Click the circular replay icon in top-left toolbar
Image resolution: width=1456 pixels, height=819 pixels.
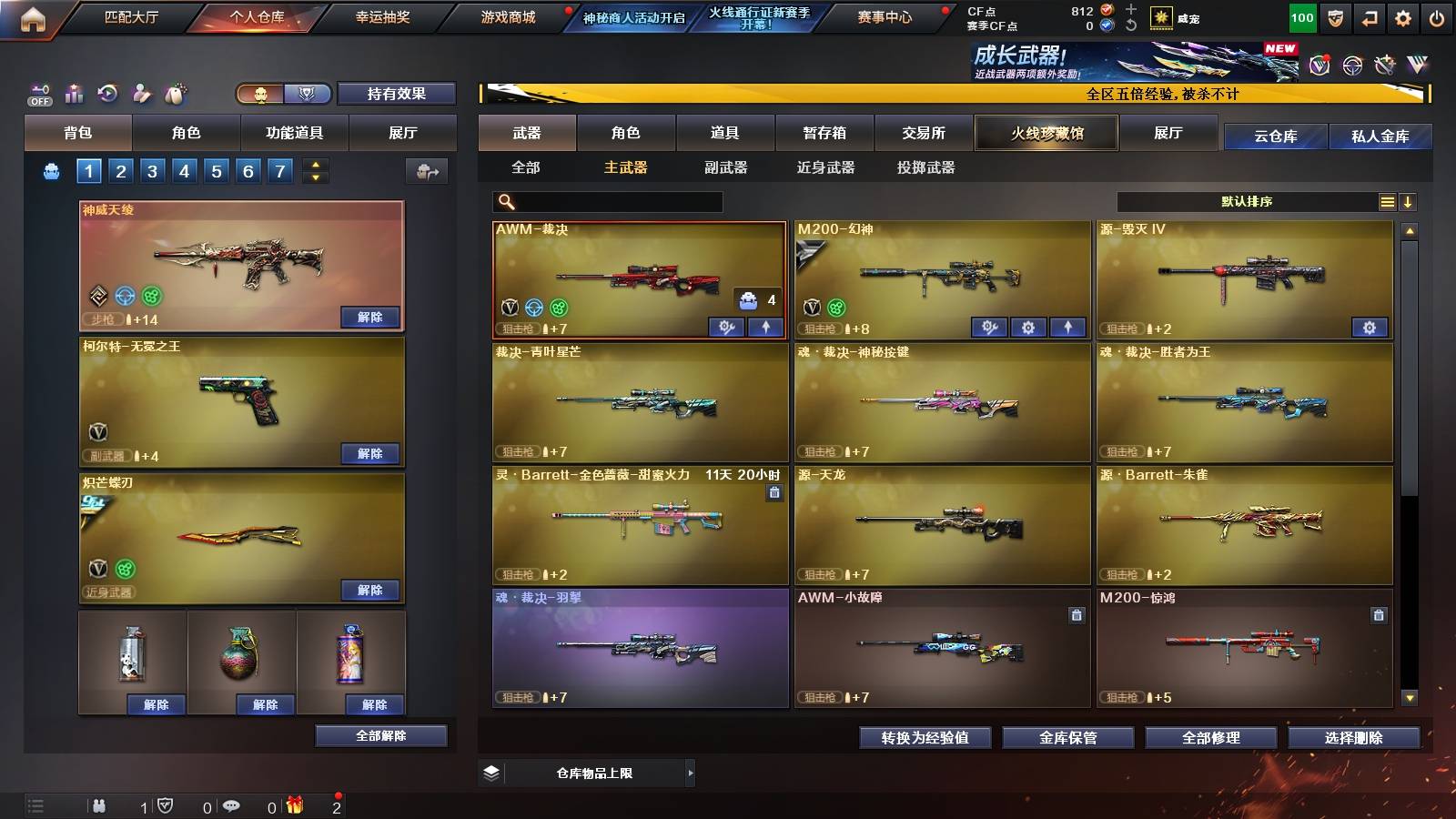click(x=107, y=93)
